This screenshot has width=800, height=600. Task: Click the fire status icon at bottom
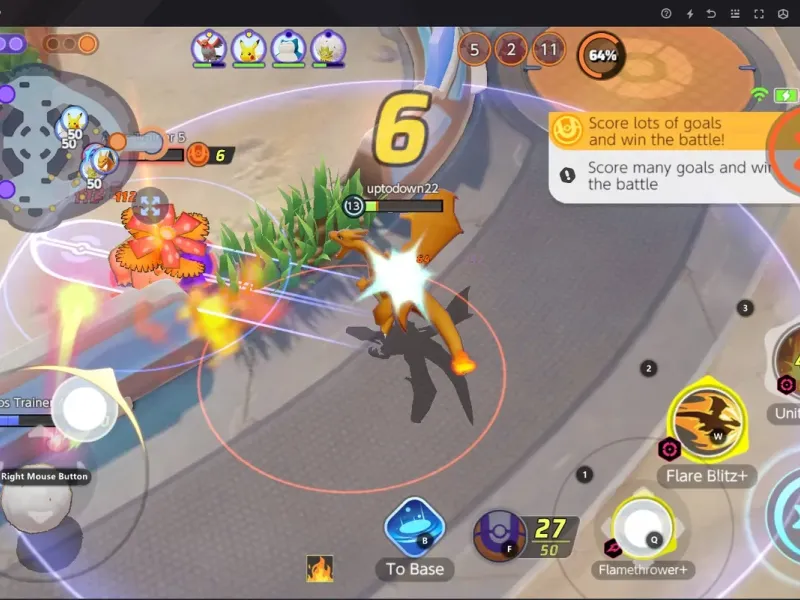click(319, 568)
